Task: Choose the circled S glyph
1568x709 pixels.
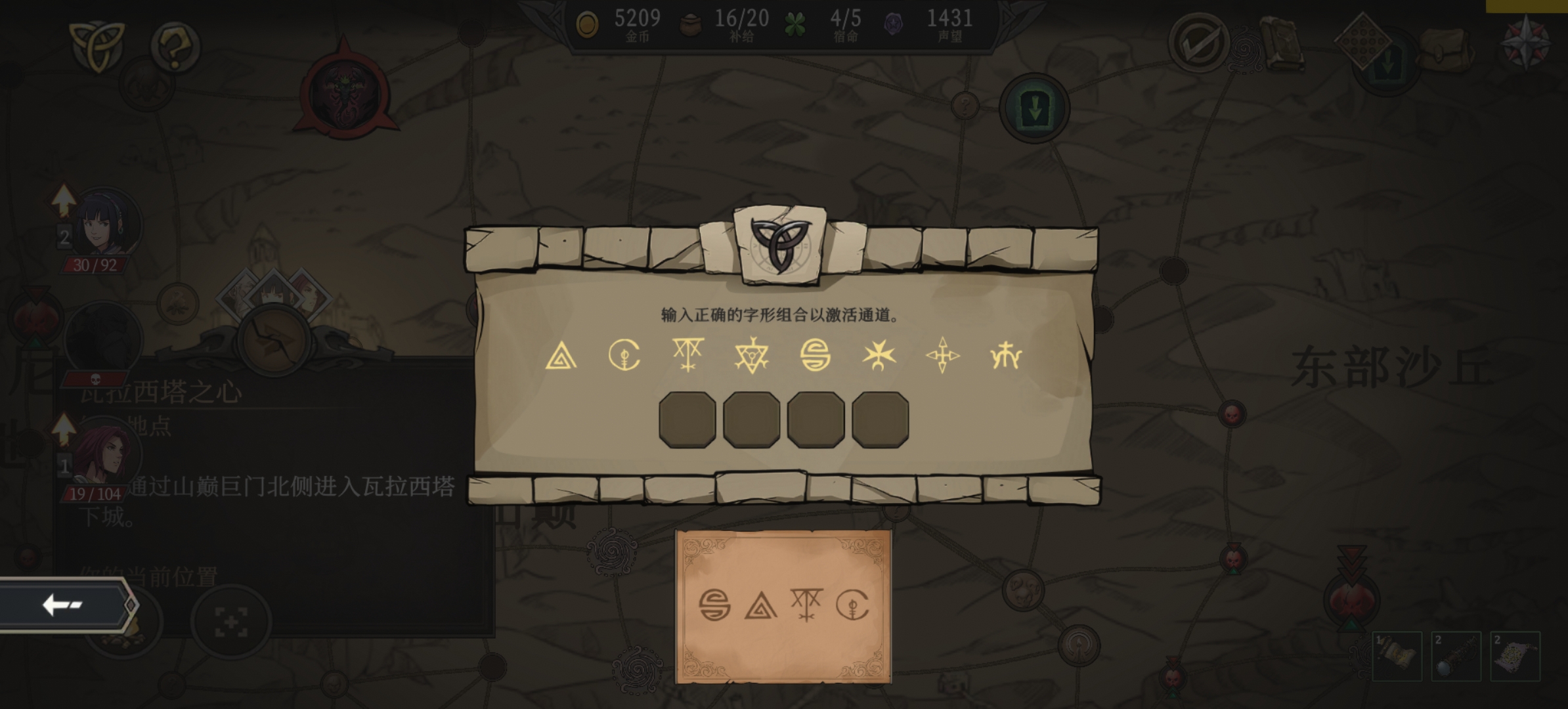Action: [x=815, y=356]
